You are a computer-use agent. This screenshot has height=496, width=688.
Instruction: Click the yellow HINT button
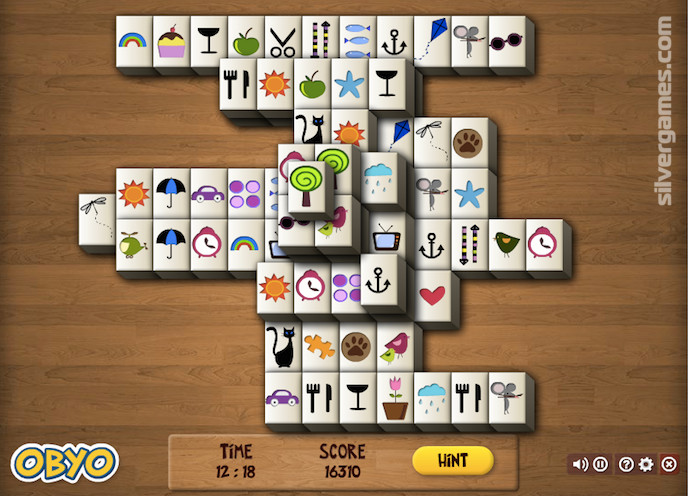[453, 460]
